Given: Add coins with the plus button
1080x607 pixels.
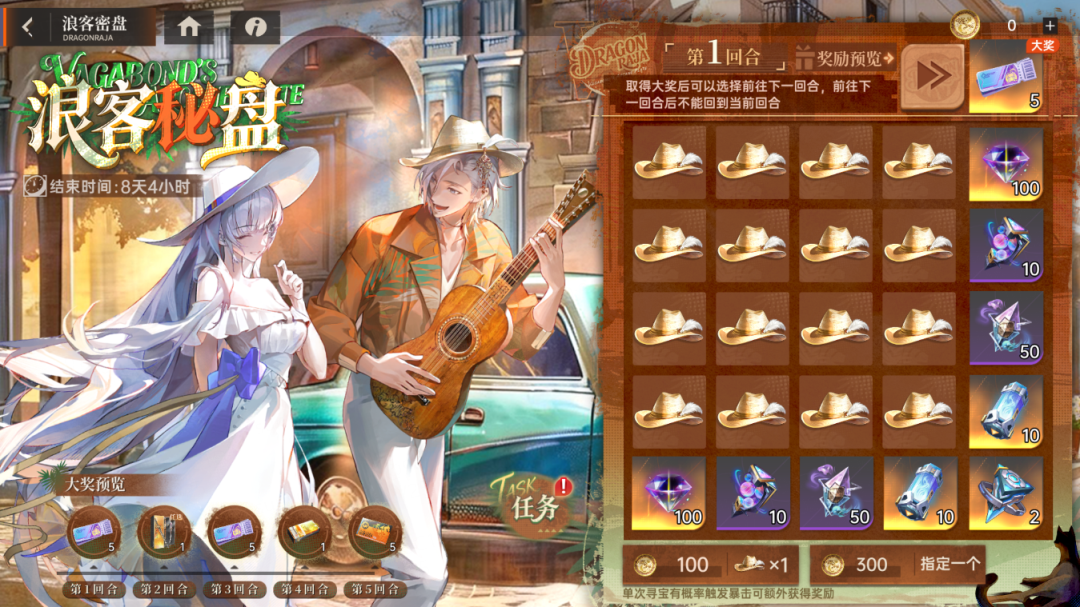Looking at the screenshot, I should click(1049, 25).
